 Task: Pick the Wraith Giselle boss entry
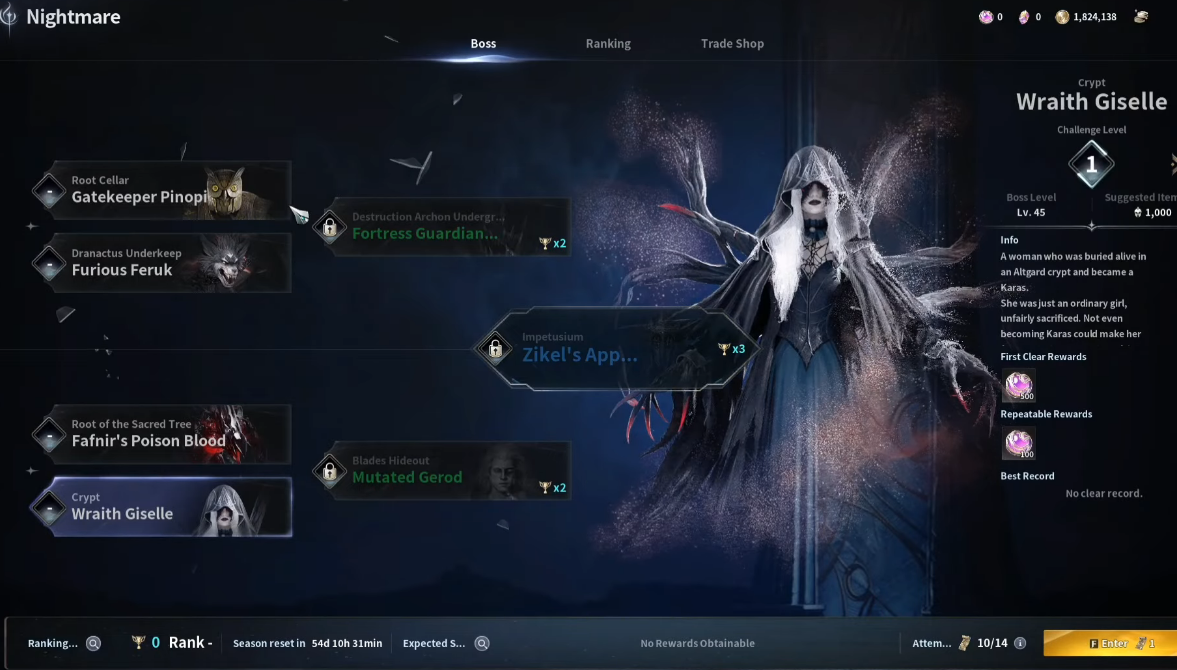[x=163, y=507]
